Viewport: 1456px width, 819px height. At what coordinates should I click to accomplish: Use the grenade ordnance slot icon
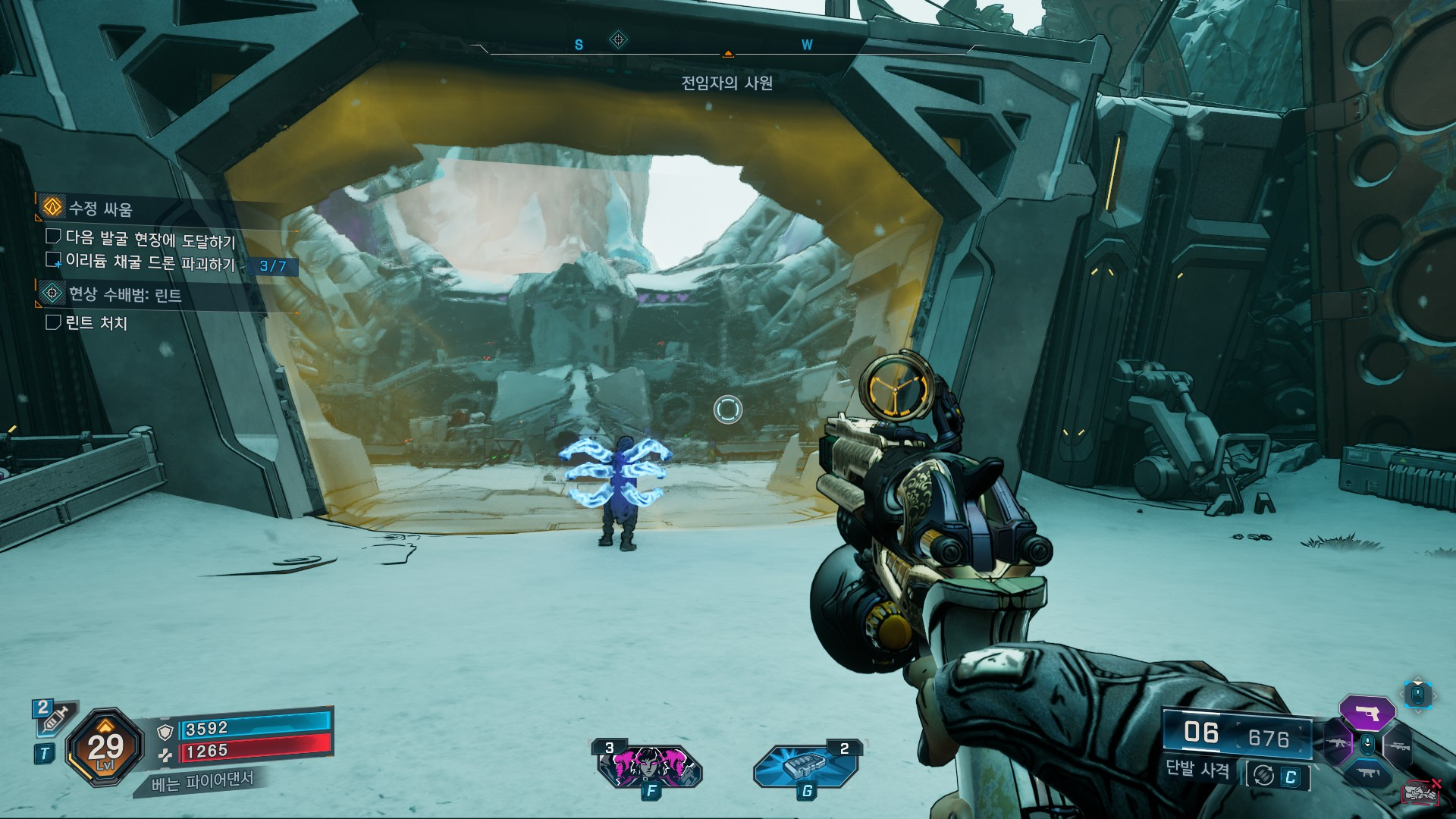click(x=805, y=765)
